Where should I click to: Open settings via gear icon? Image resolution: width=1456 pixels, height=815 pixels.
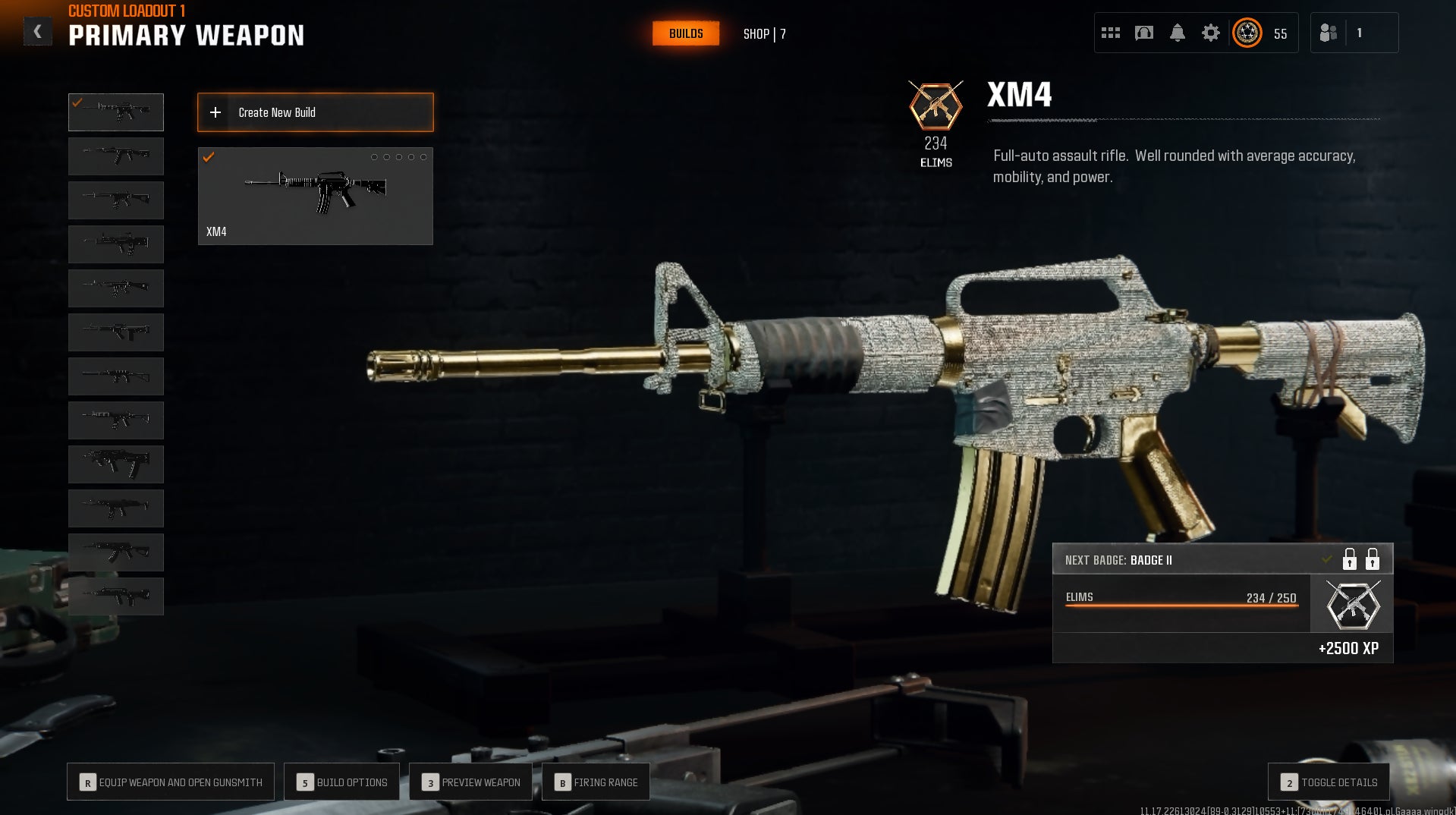pos(1211,33)
